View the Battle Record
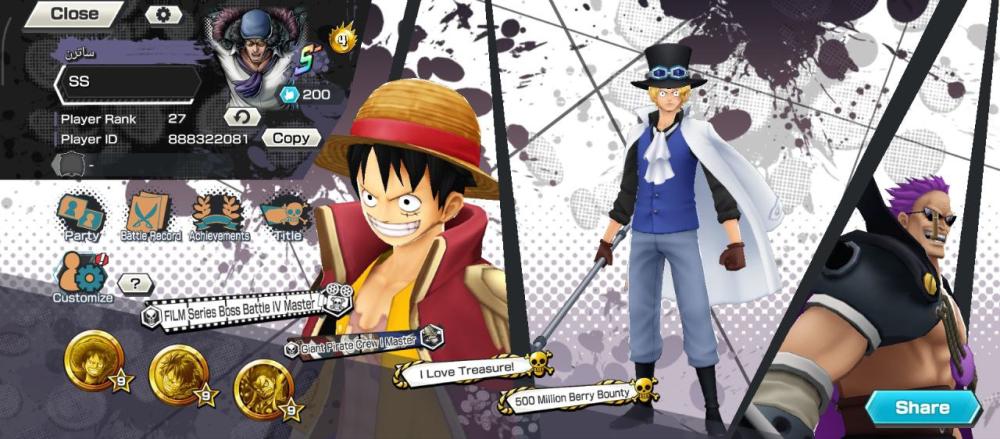The height and width of the screenshot is (439, 1000). [x=150, y=217]
